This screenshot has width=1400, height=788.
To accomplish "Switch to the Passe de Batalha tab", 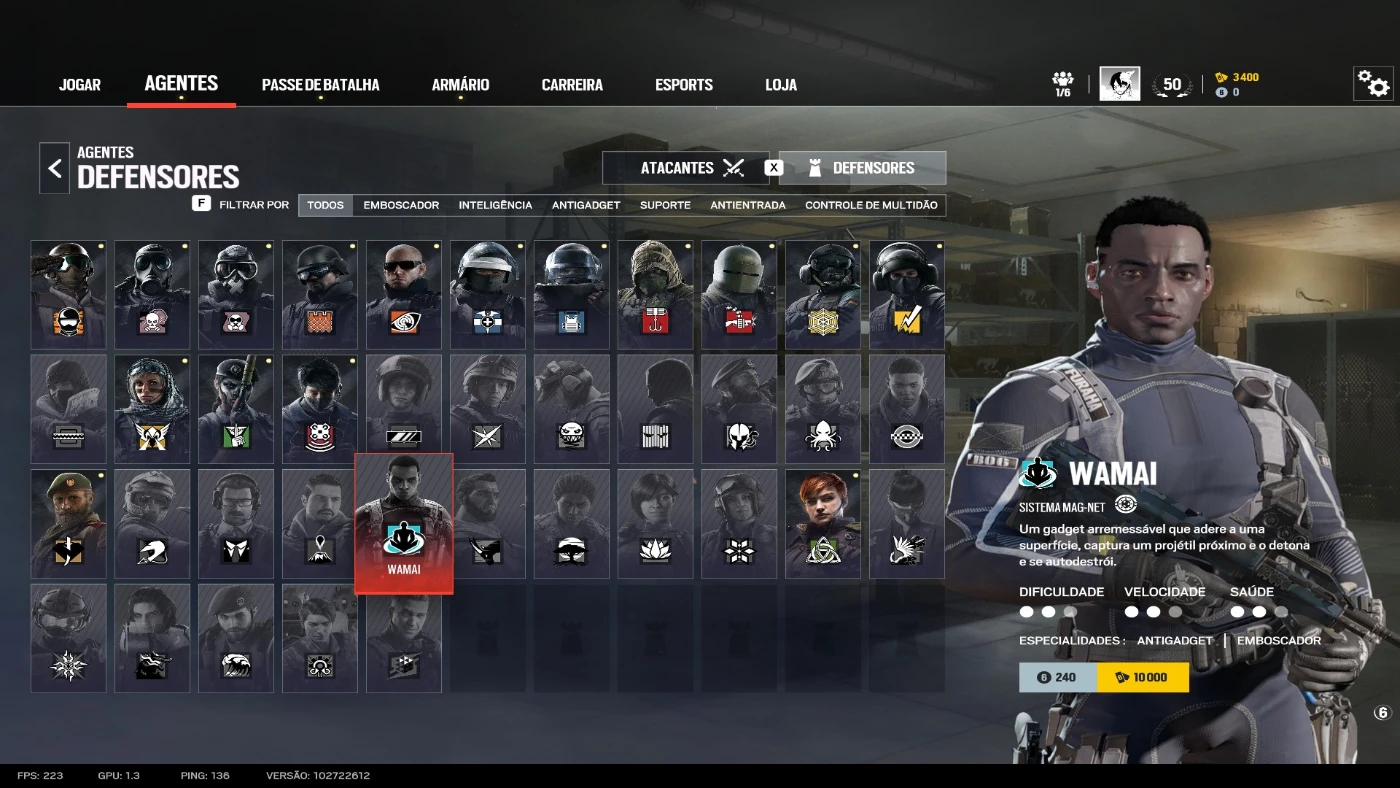I will 320,85.
